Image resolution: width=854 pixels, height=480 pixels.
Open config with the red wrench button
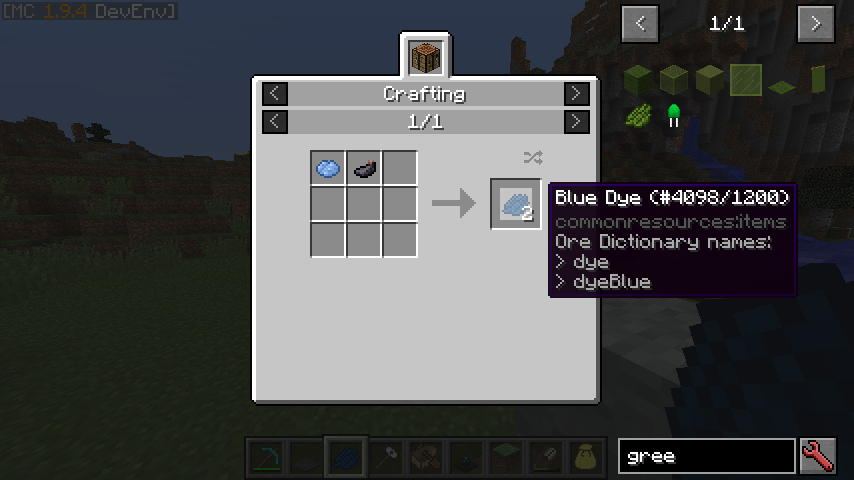(x=817, y=457)
